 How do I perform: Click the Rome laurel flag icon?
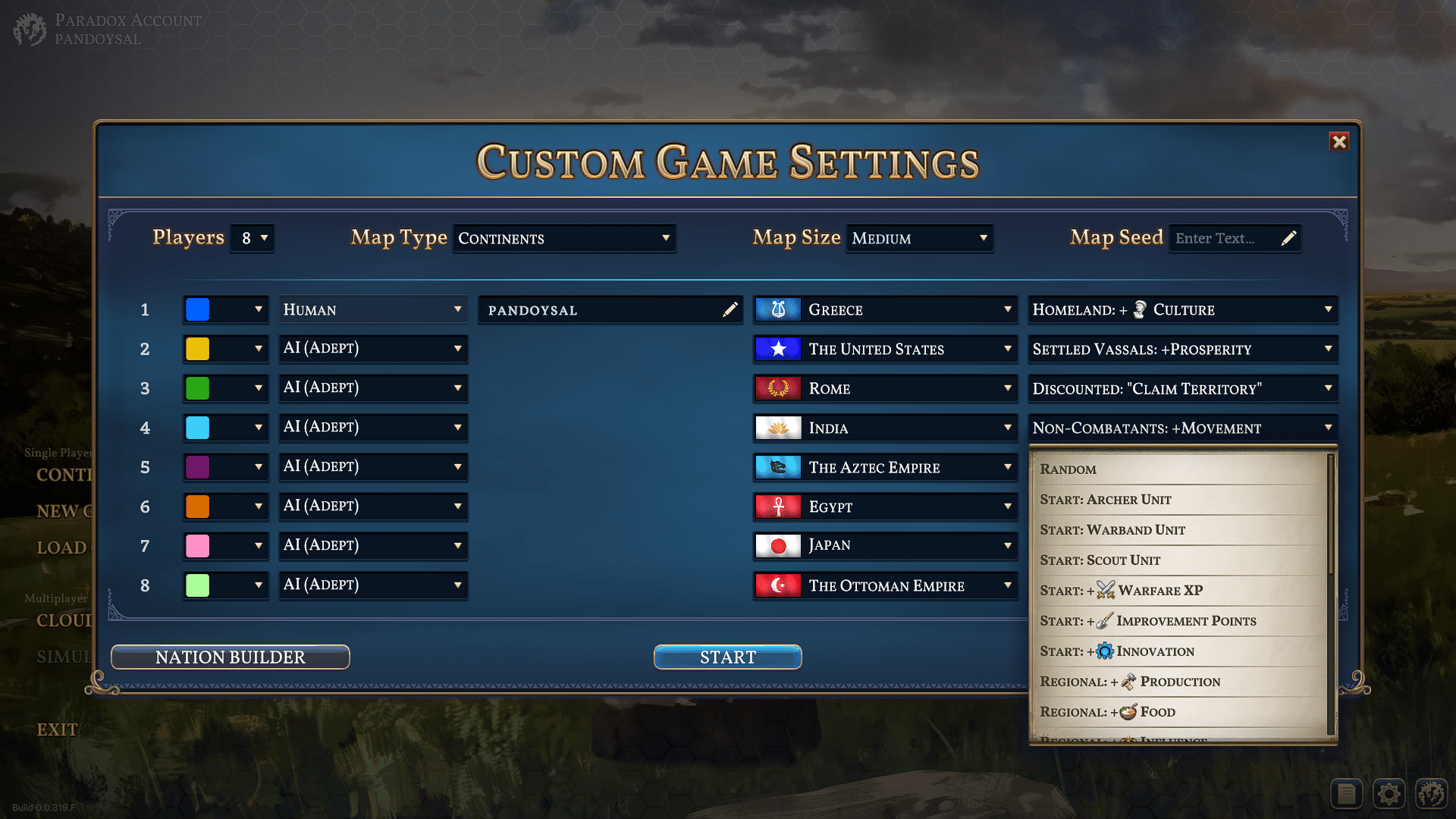point(777,388)
